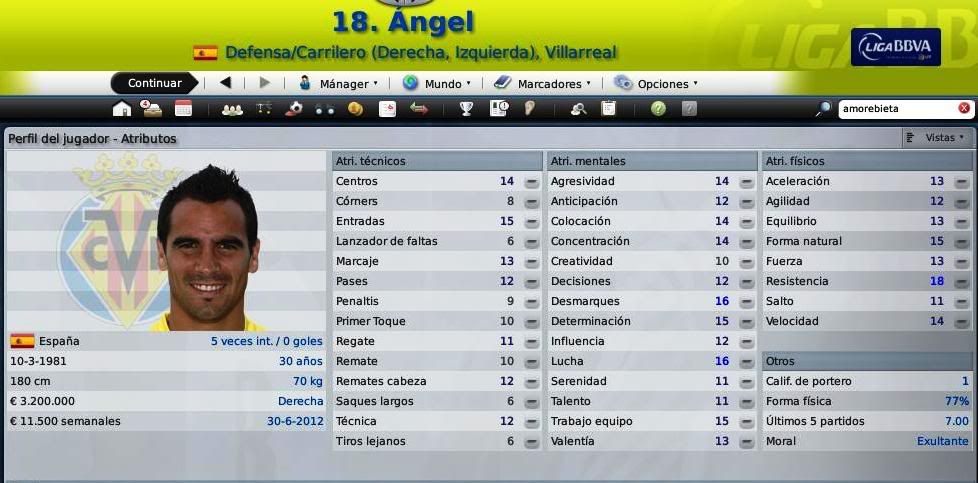Open the green question mark help

pyautogui.click(x=658, y=109)
